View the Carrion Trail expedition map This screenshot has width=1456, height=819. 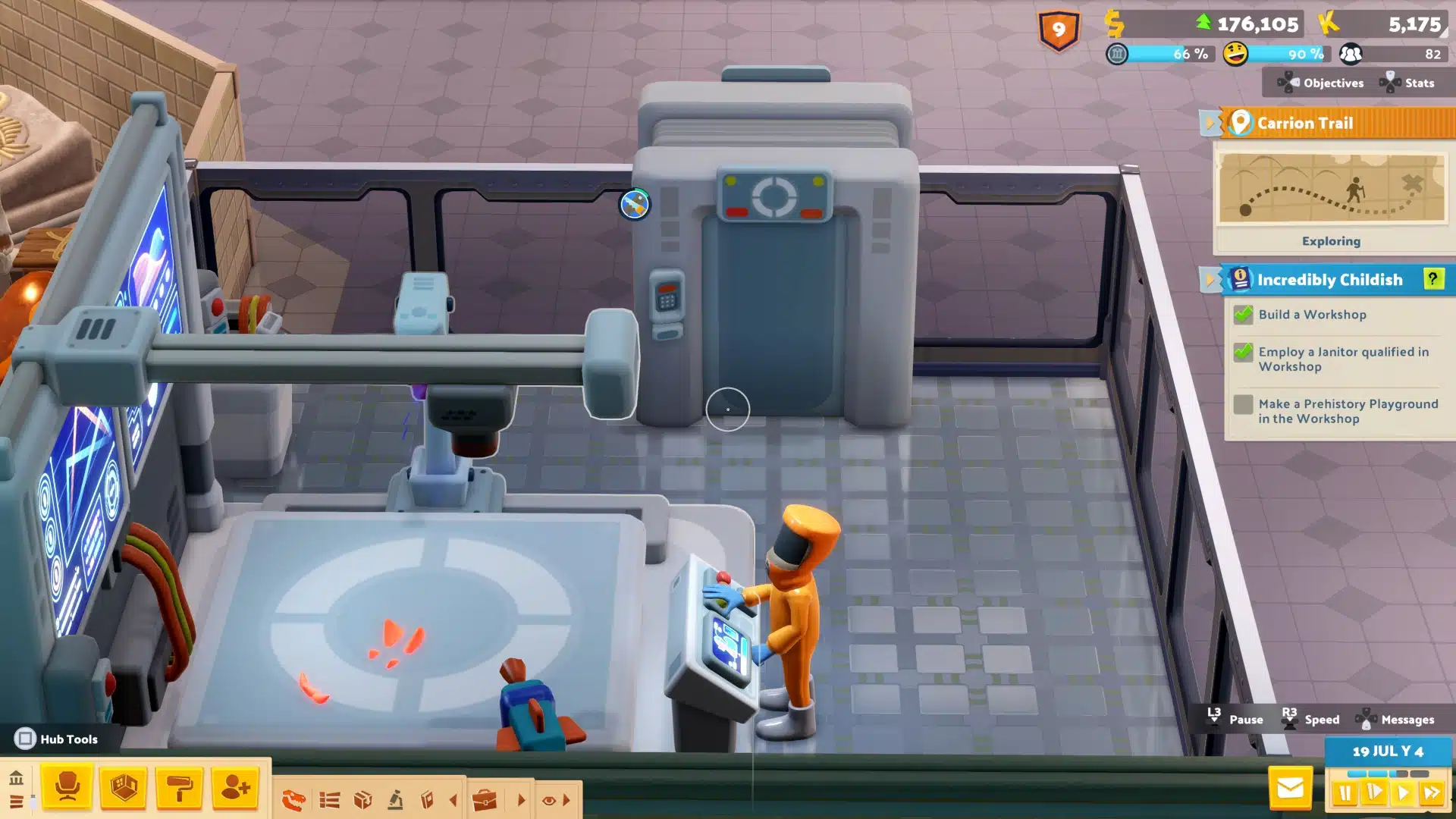point(1331,188)
